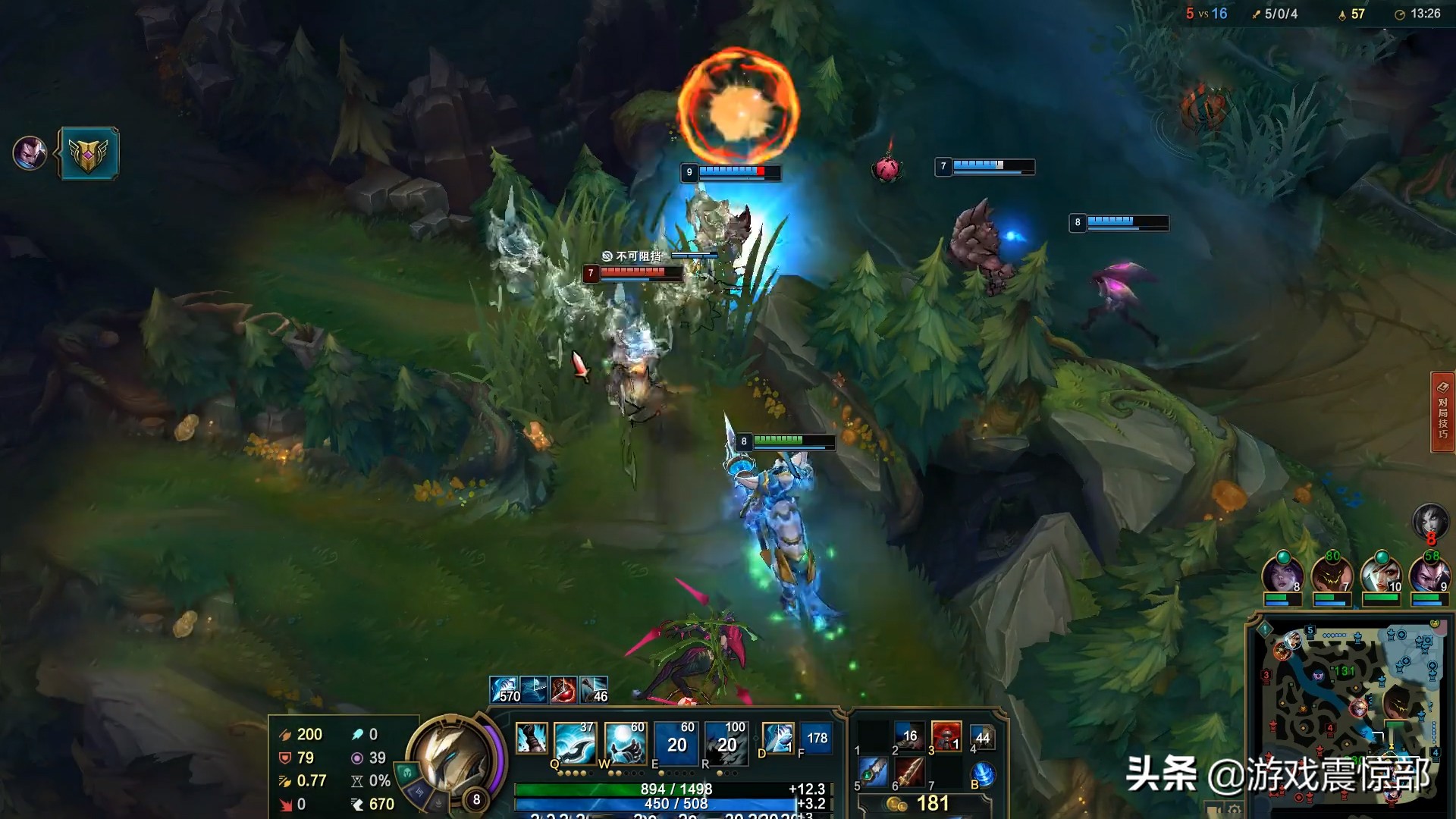Click the passive ability icon

point(531,737)
